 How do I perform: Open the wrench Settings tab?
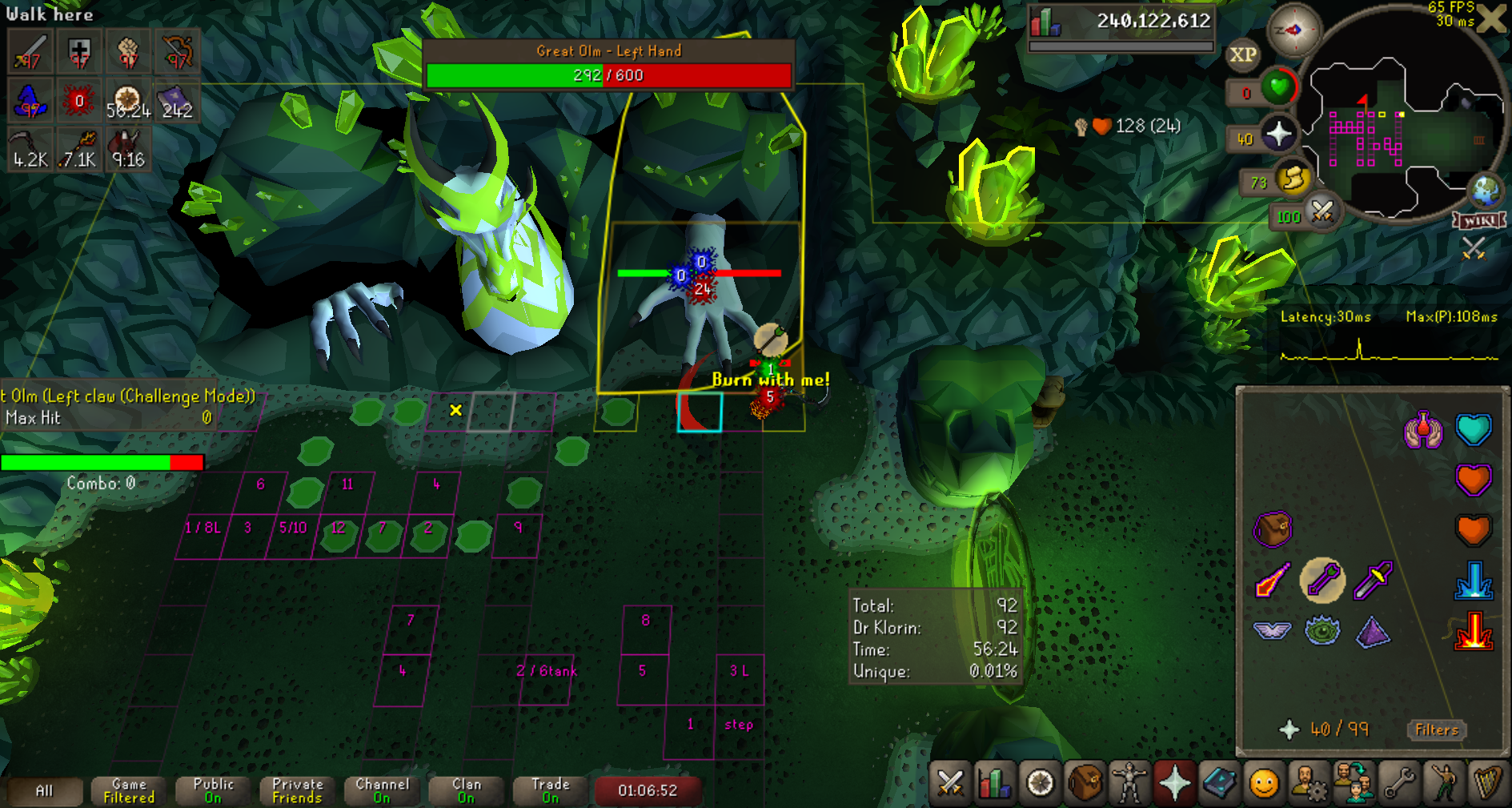pyautogui.click(x=1398, y=782)
